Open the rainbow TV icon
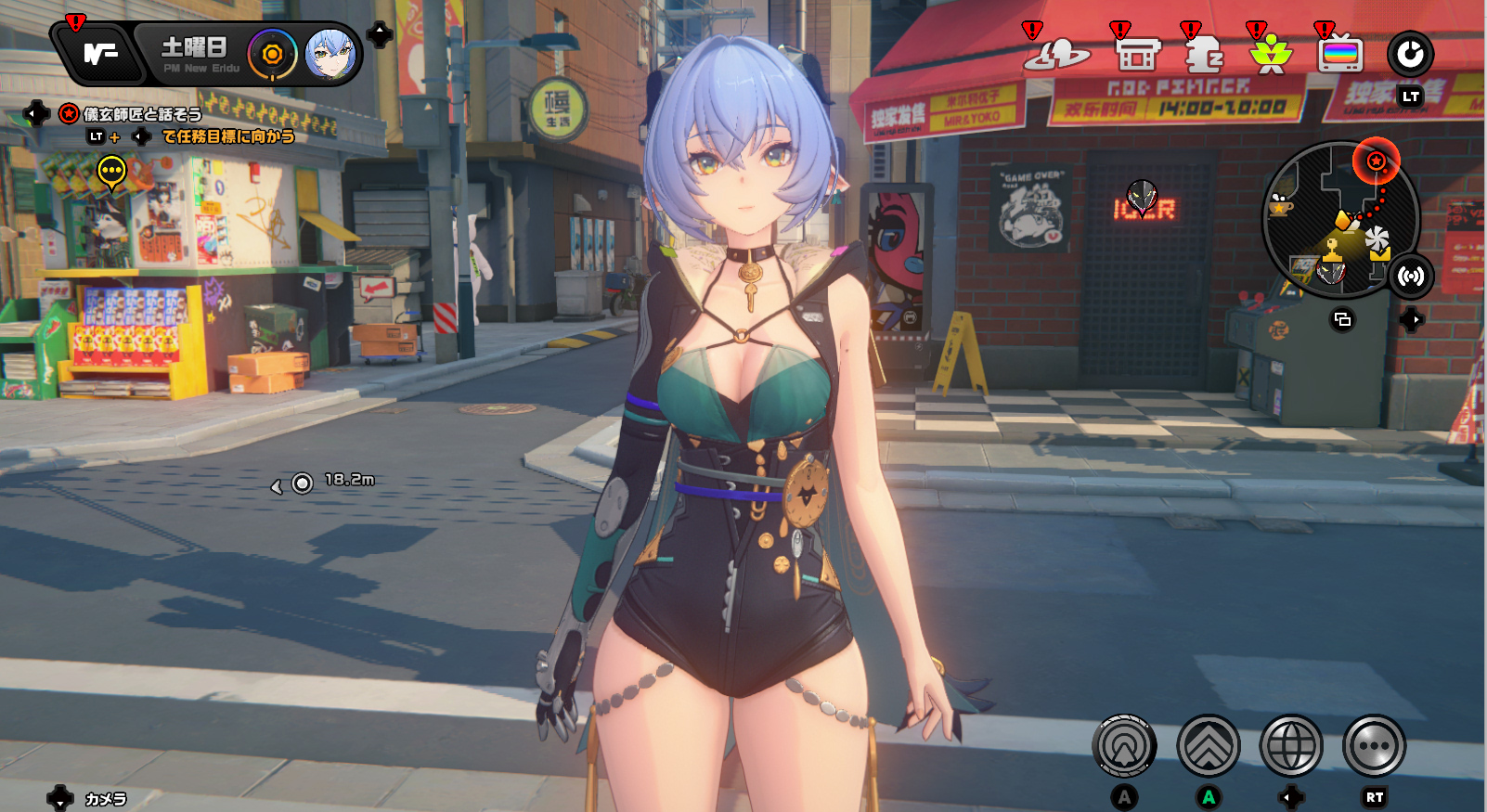This screenshot has height=812, width=1487. [x=1340, y=55]
